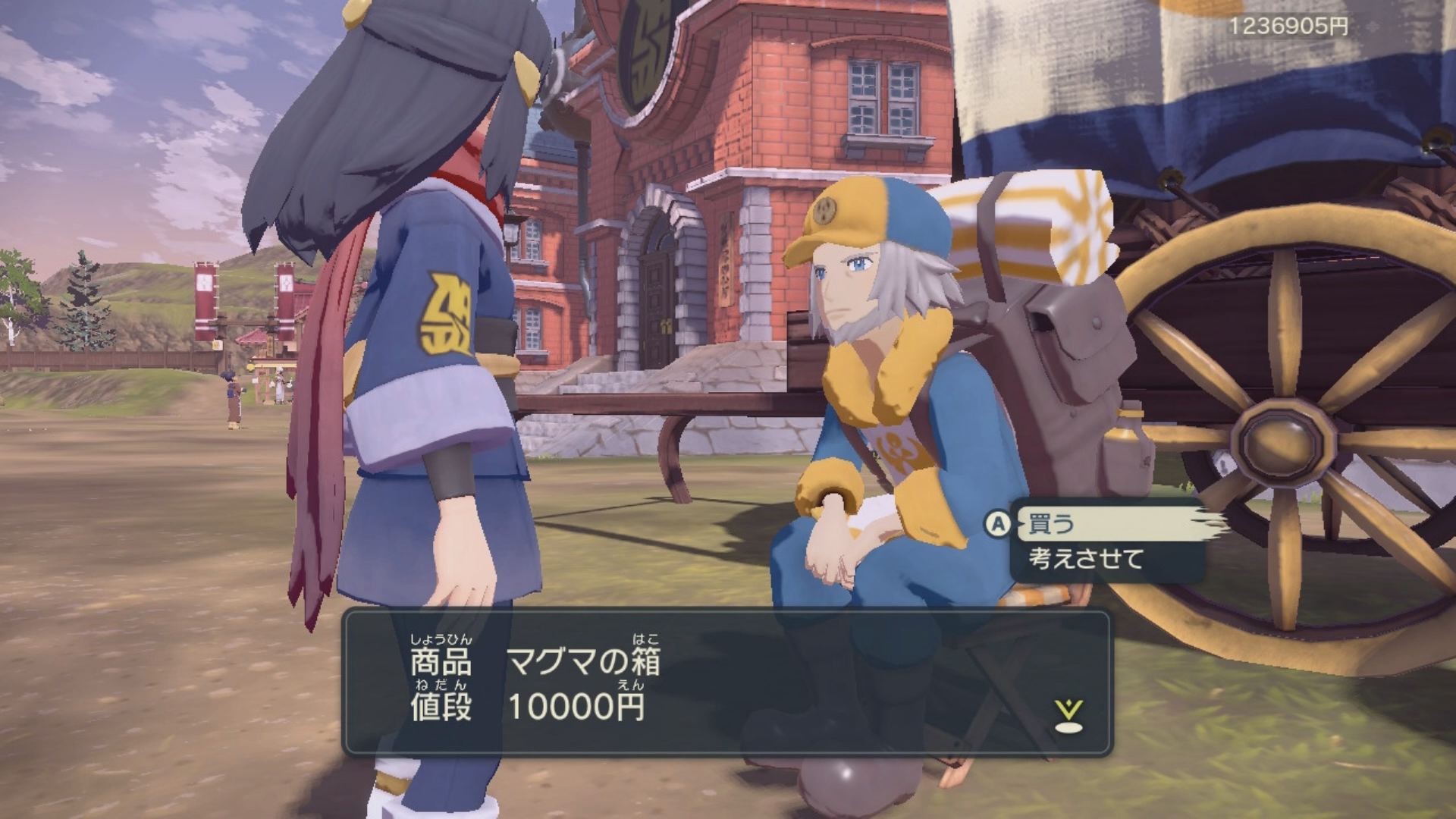Select 考えさせて to decline for now
1456x819 pixels.
[1085, 560]
